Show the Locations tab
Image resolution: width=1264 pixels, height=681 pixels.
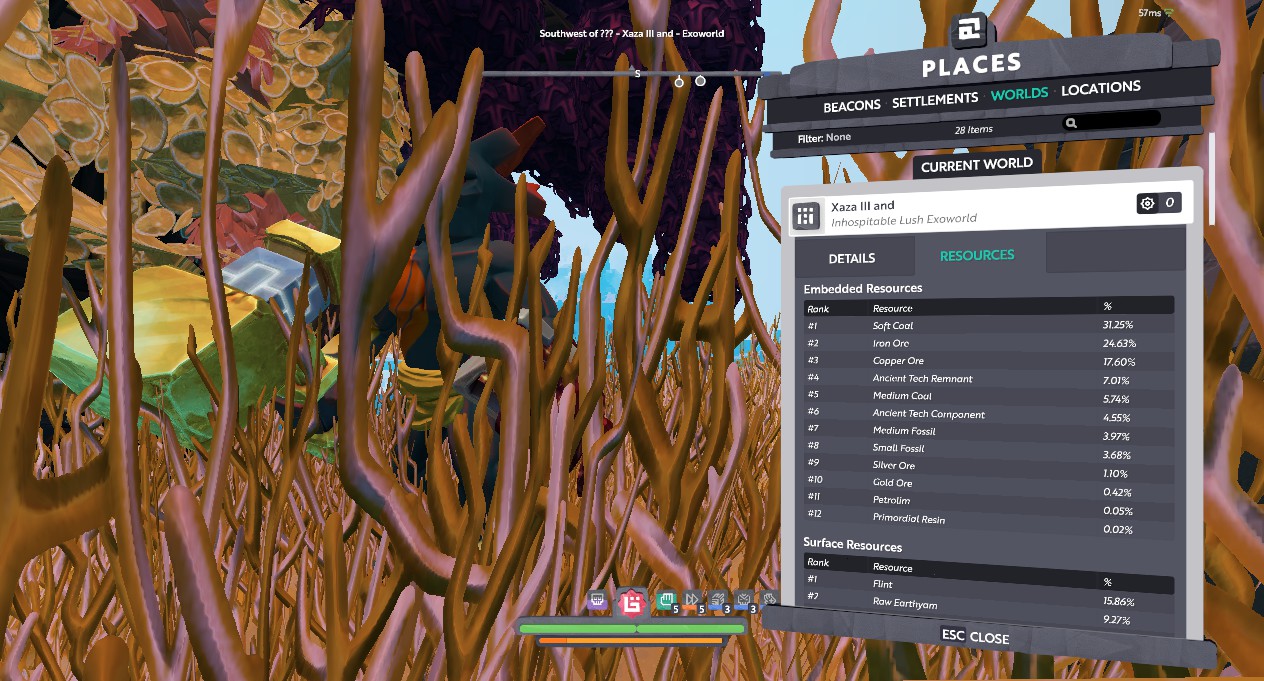click(1100, 88)
